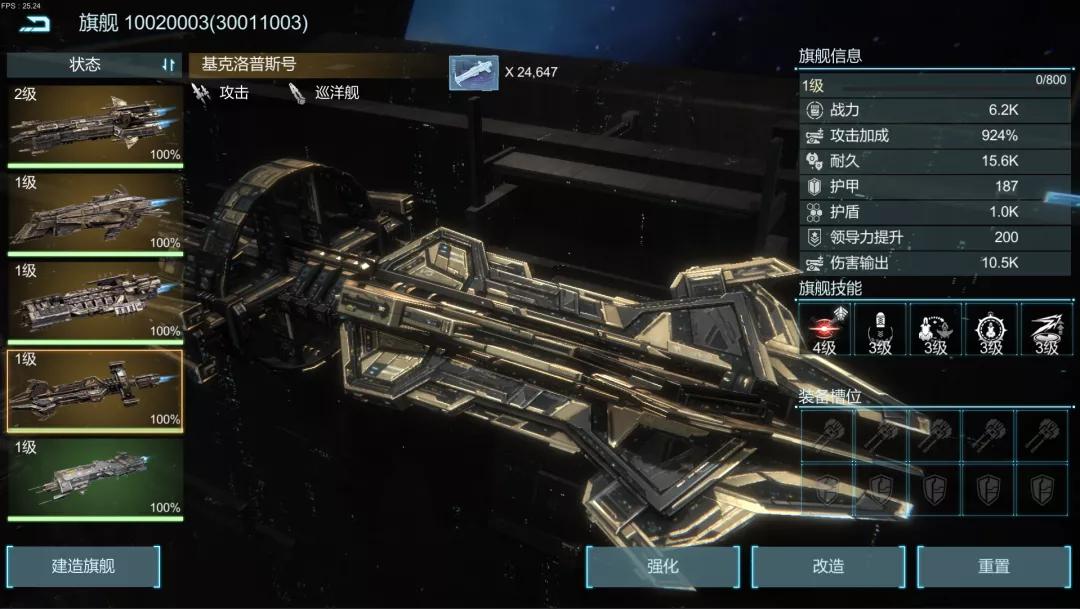The width and height of the screenshot is (1080, 609).
Task: Click the 重置 reset button
Action: point(994,566)
